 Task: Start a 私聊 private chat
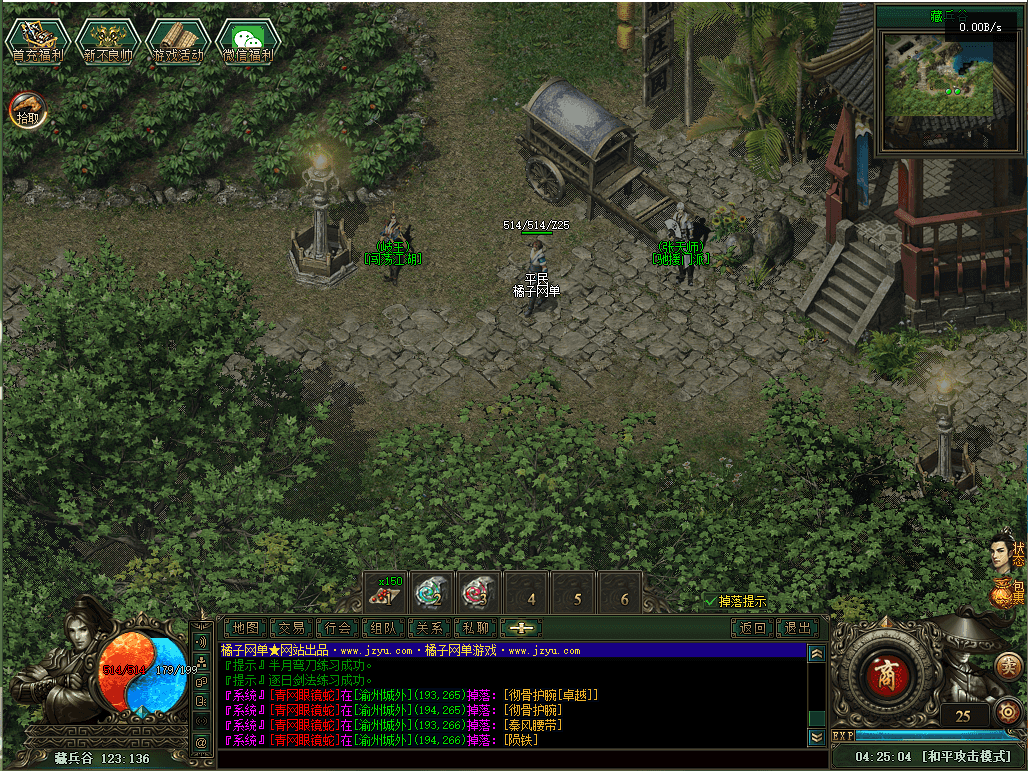[x=476, y=628]
